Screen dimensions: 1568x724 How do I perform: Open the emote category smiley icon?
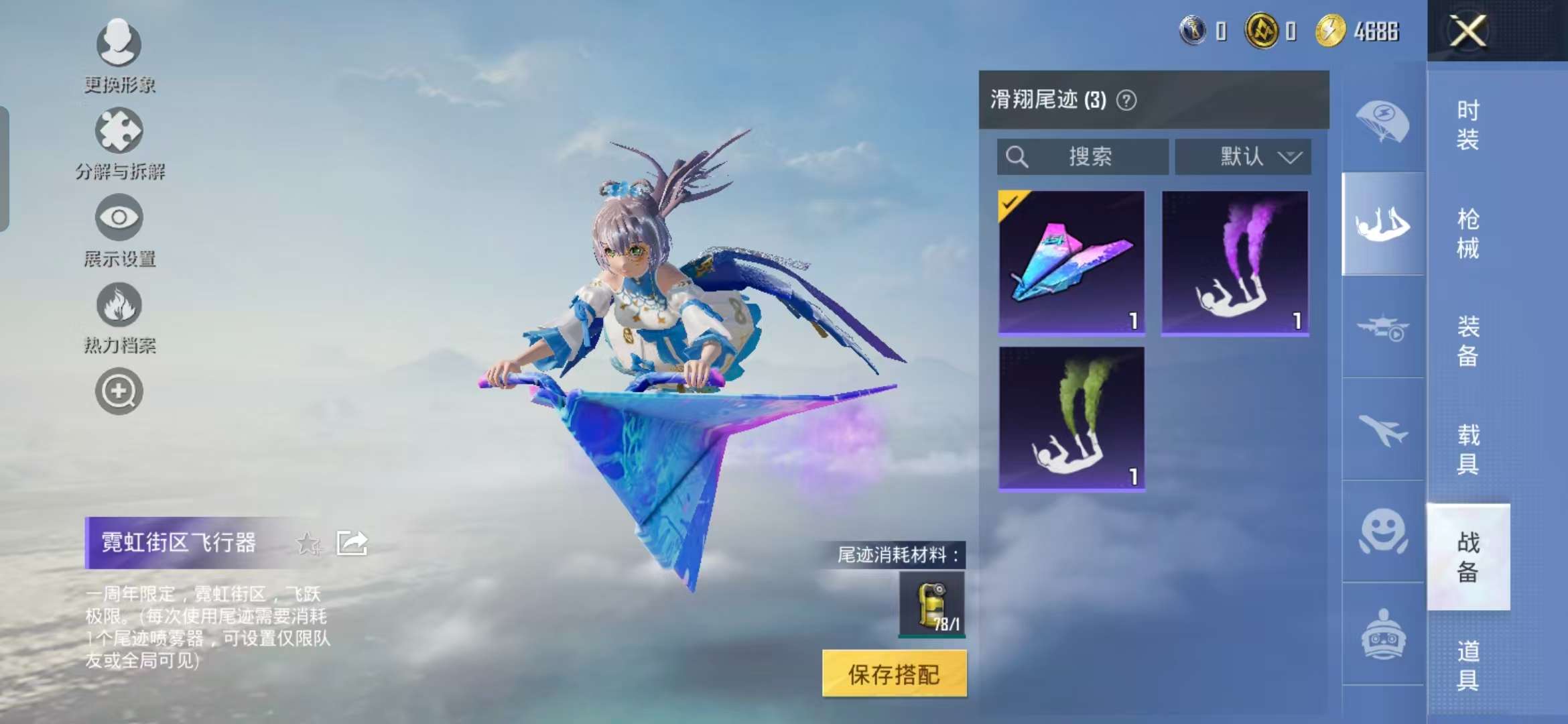tap(1383, 530)
